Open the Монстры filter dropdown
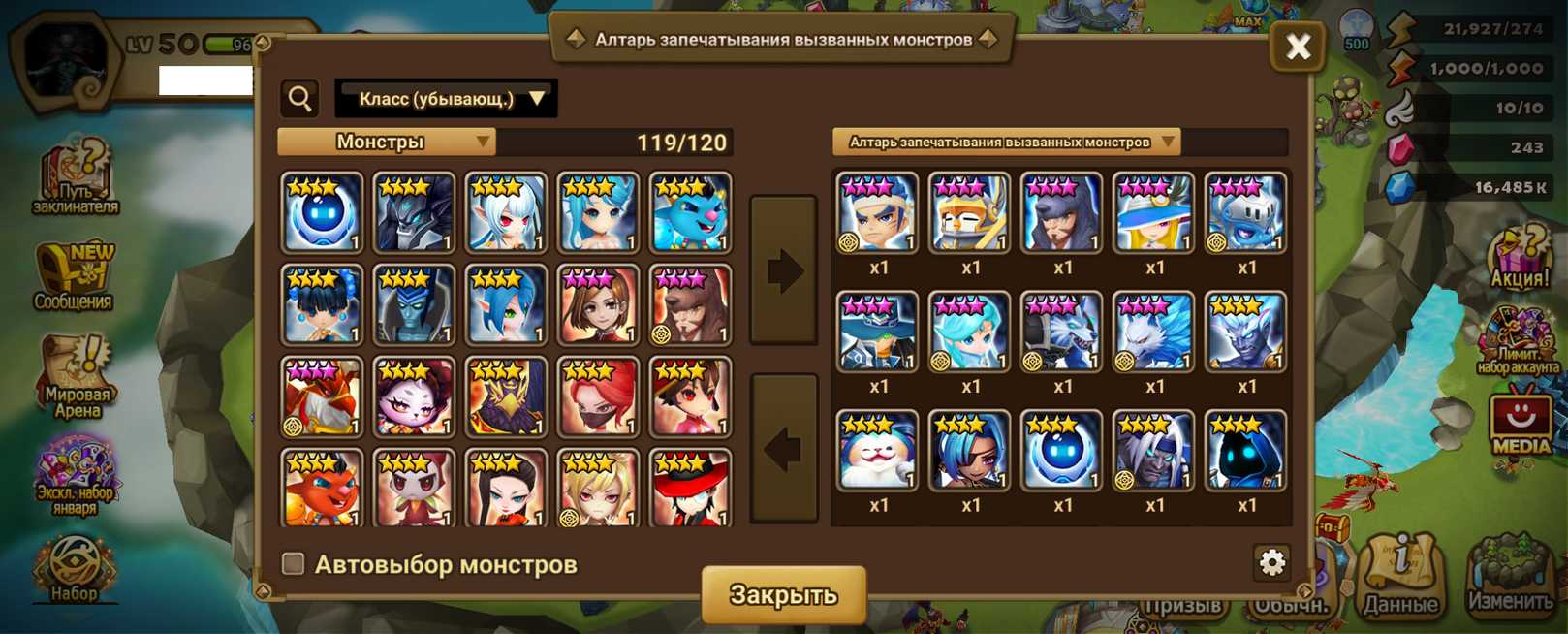The image size is (1568, 634). click(387, 143)
